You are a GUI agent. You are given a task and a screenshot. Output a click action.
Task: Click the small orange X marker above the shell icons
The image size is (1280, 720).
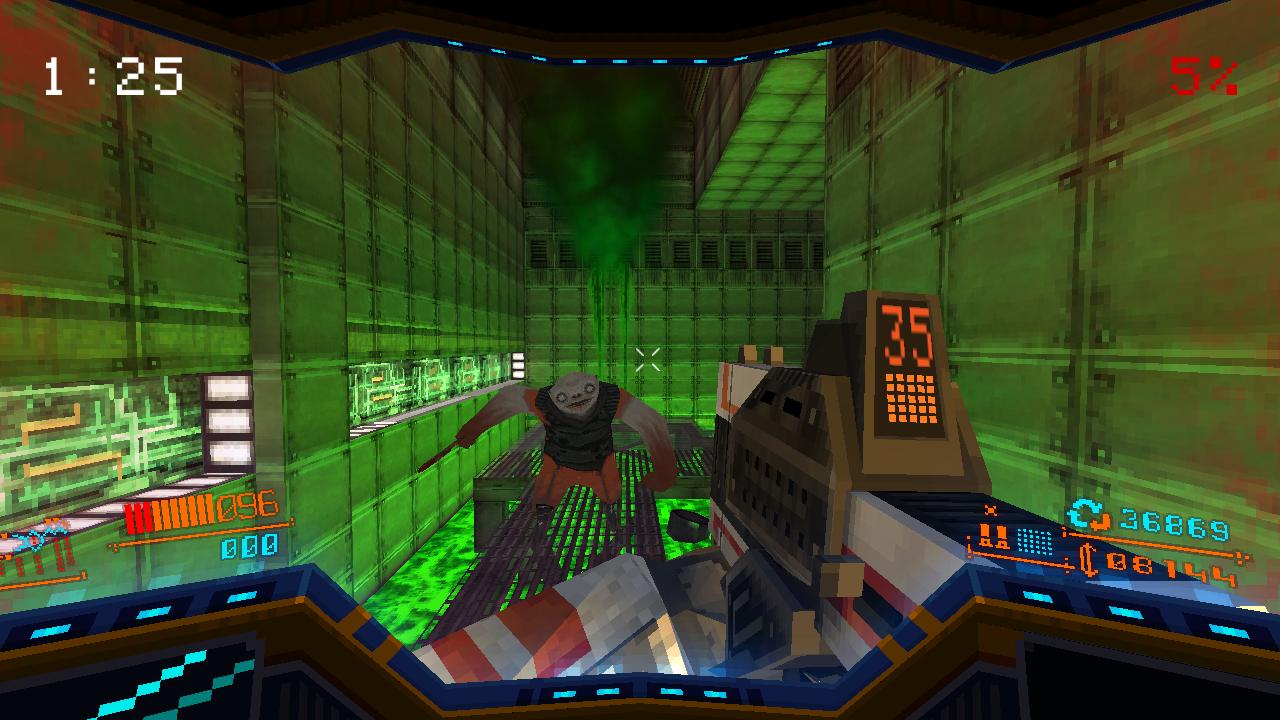pyautogui.click(x=990, y=510)
